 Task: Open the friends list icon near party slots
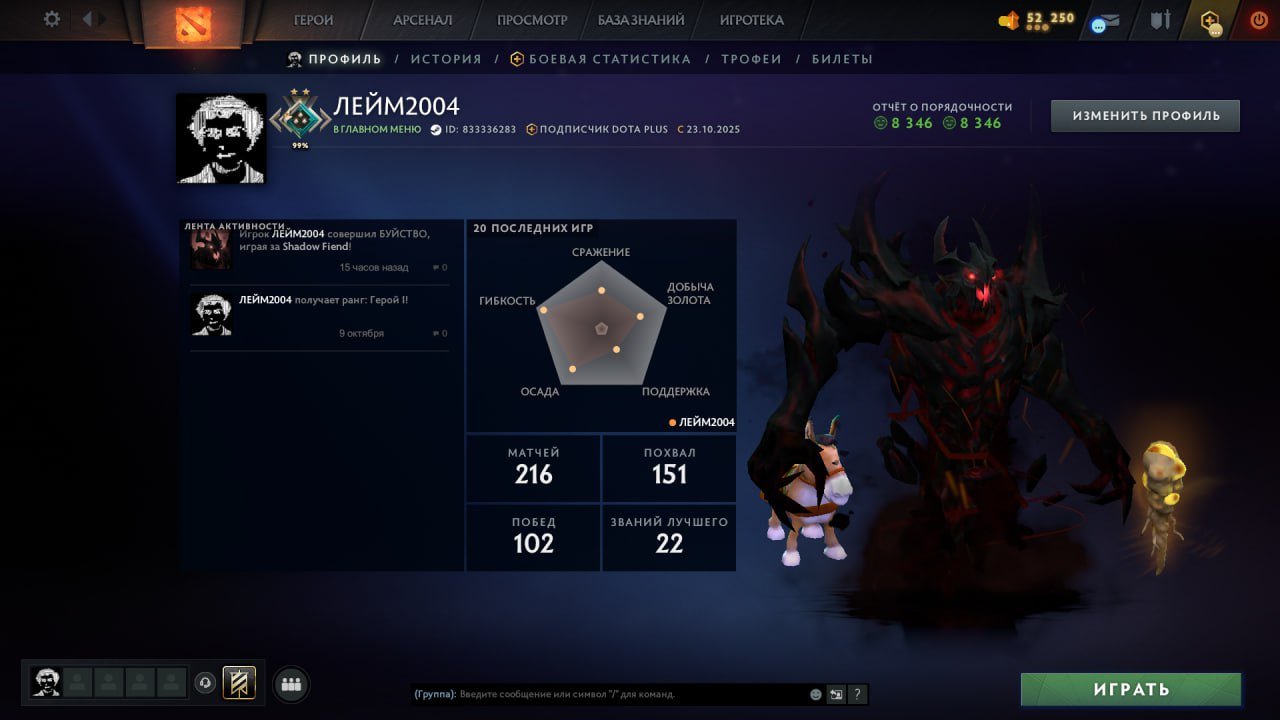click(290, 684)
